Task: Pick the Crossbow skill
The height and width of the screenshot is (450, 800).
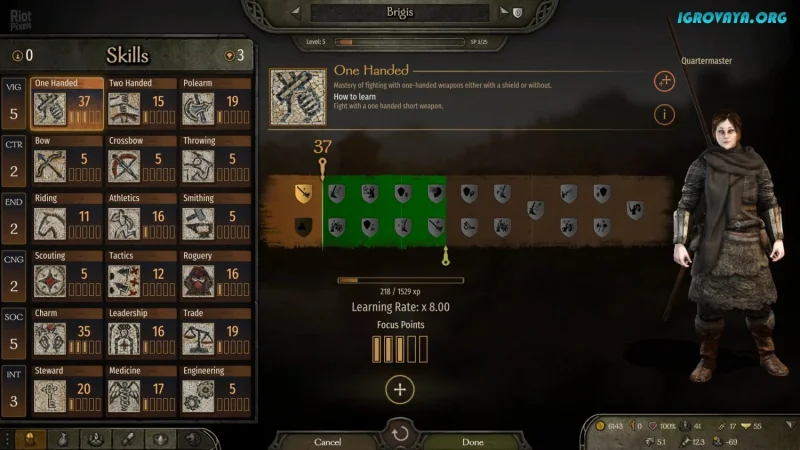Action: point(141,162)
